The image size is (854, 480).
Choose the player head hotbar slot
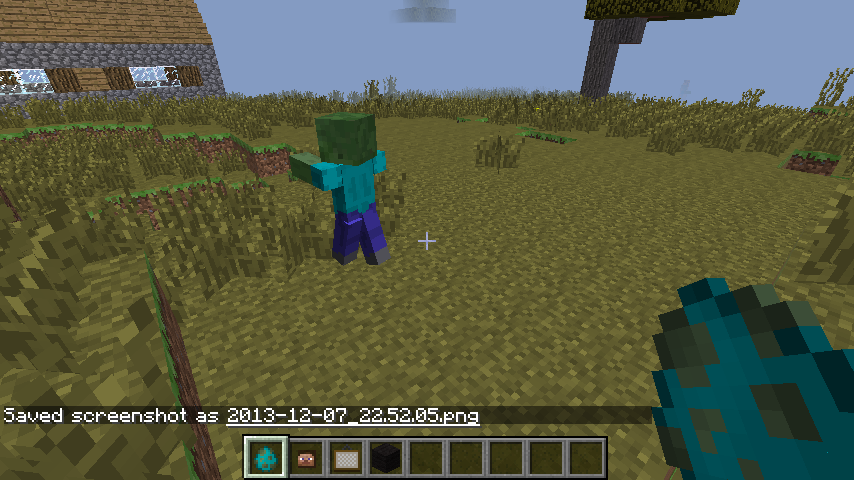pos(306,458)
